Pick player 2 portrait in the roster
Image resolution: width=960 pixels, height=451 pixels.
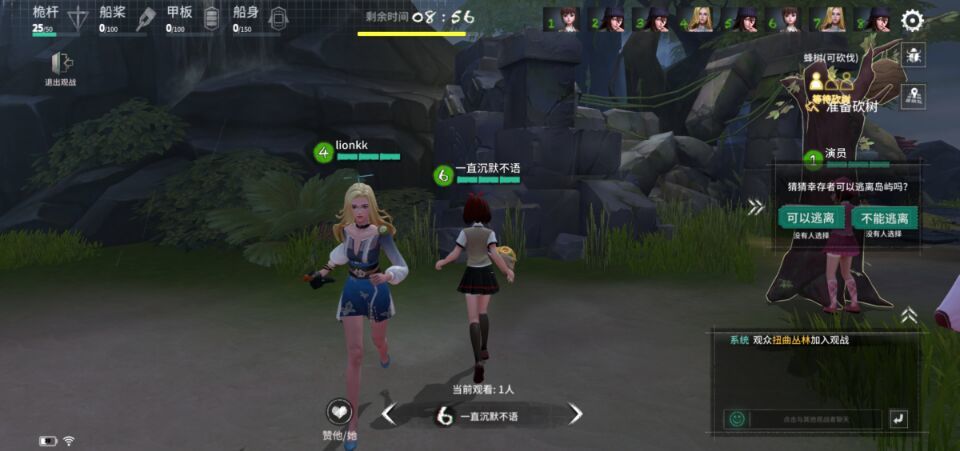[x=610, y=20]
